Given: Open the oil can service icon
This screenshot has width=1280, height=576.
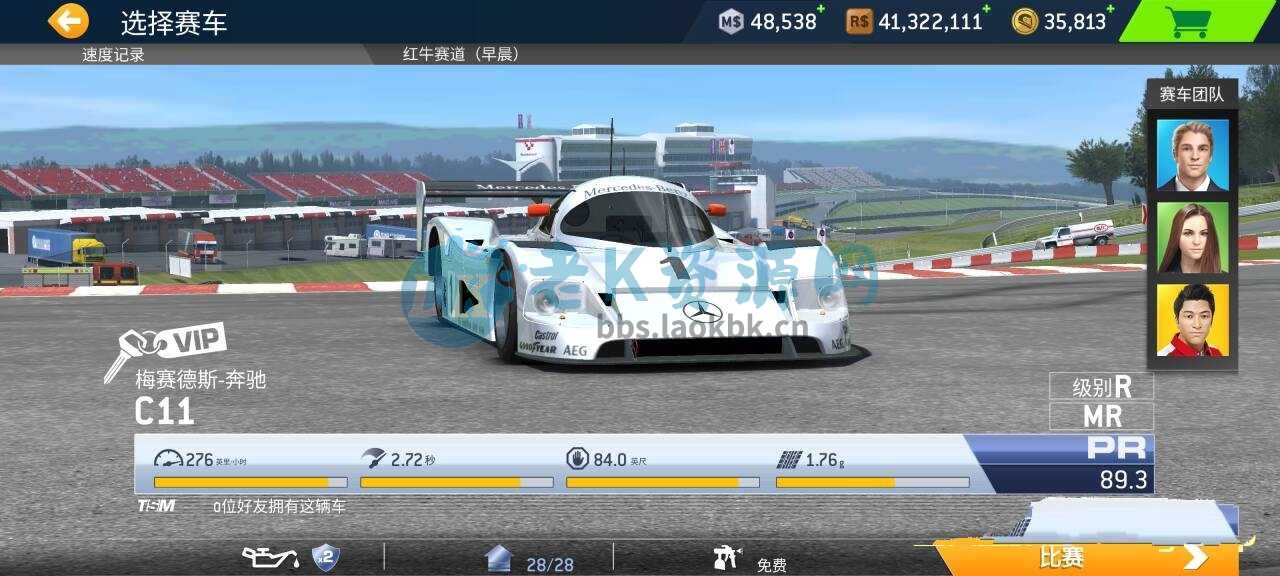Looking at the screenshot, I should click(272, 558).
